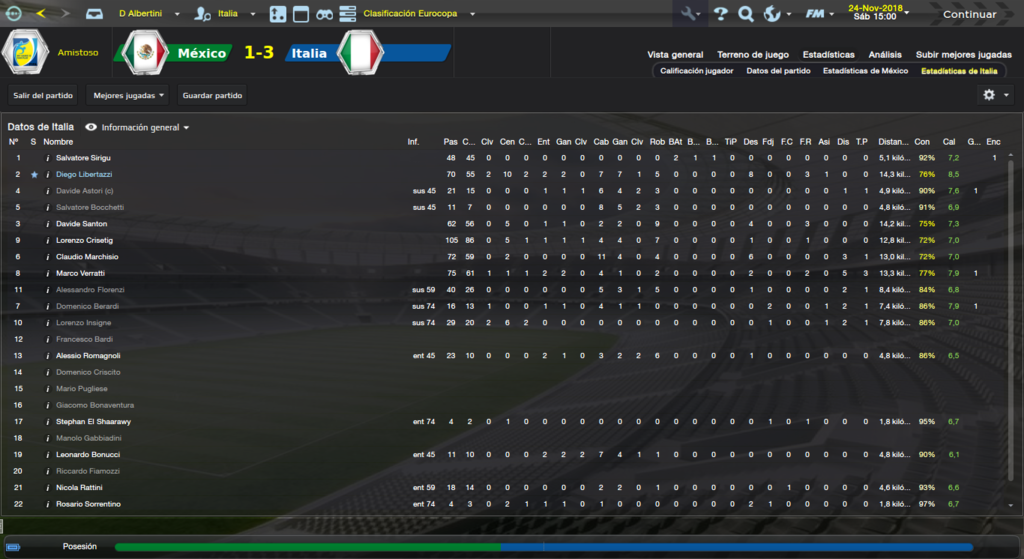Open Marco Verratti's player row

tap(81, 273)
